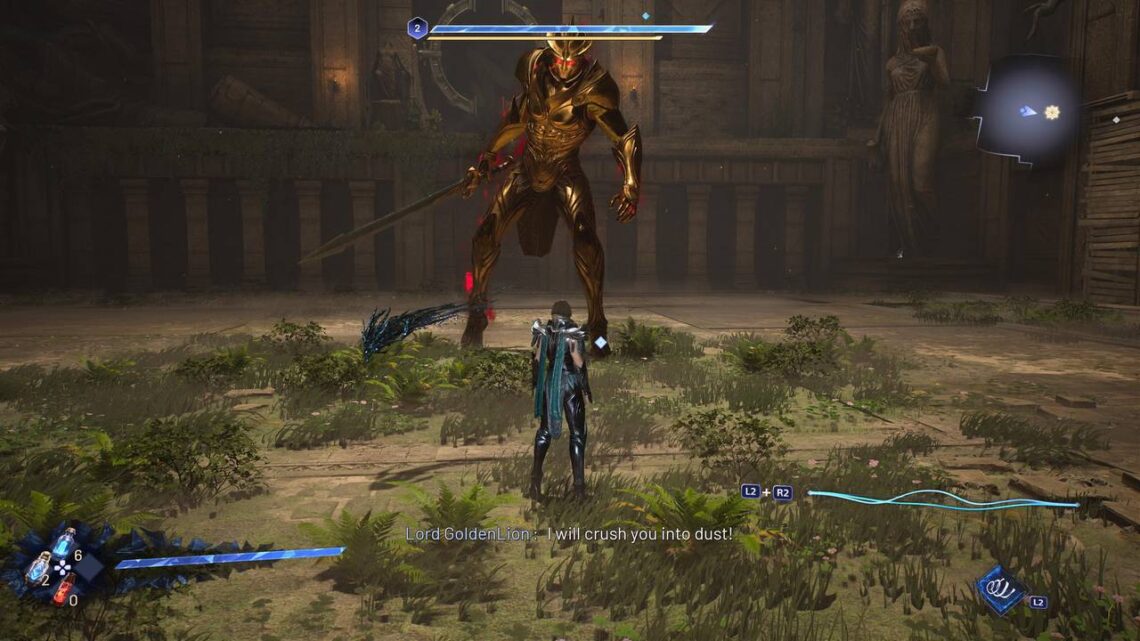
Task: Use the pale blue flask with count 2
Action: pyautogui.click(x=38, y=566)
